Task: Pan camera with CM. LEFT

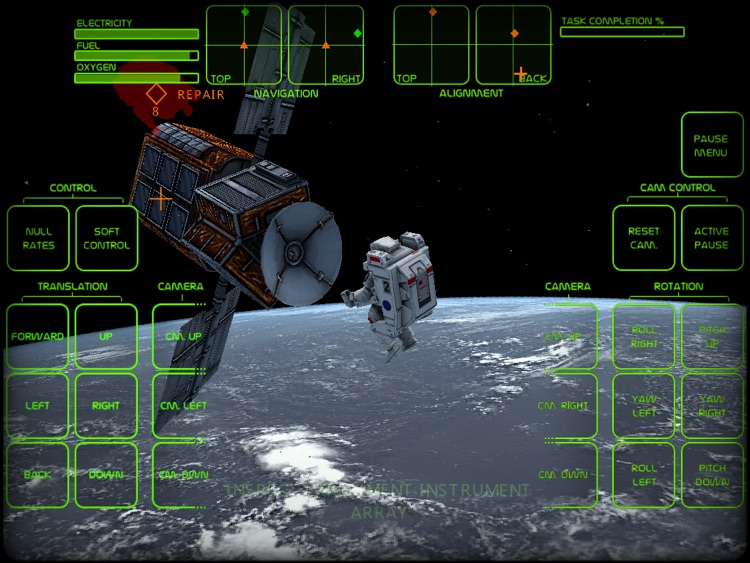Action: pyautogui.click(x=182, y=406)
